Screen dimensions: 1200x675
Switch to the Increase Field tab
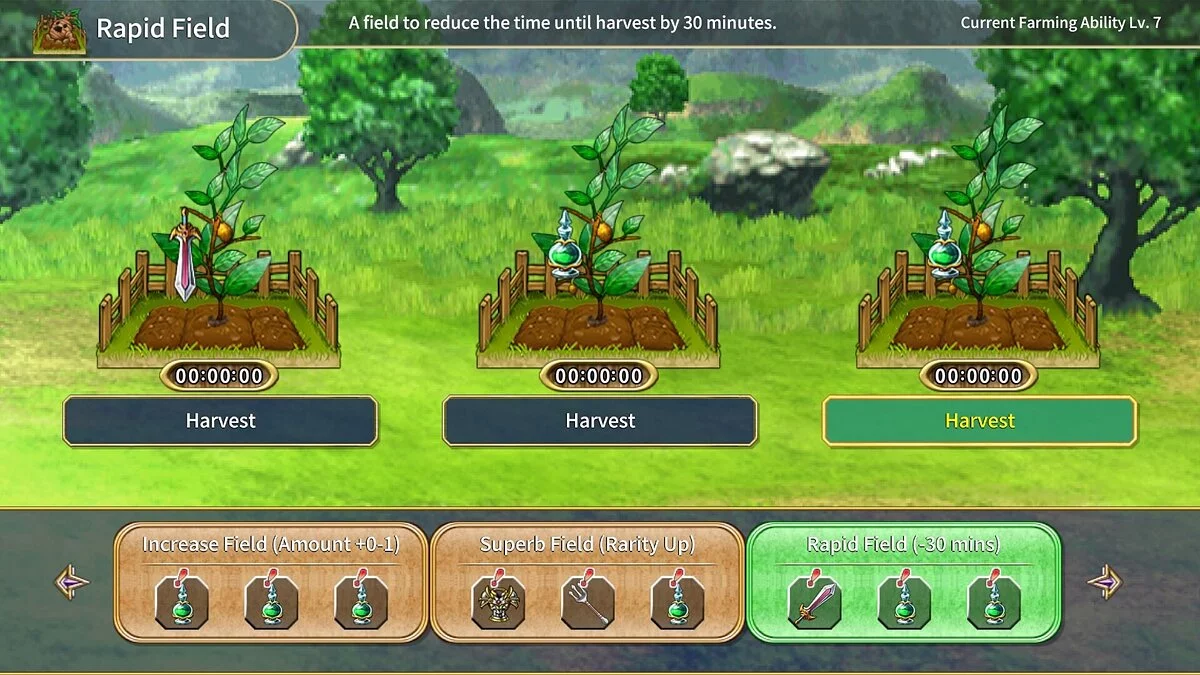(x=270, y=545)
